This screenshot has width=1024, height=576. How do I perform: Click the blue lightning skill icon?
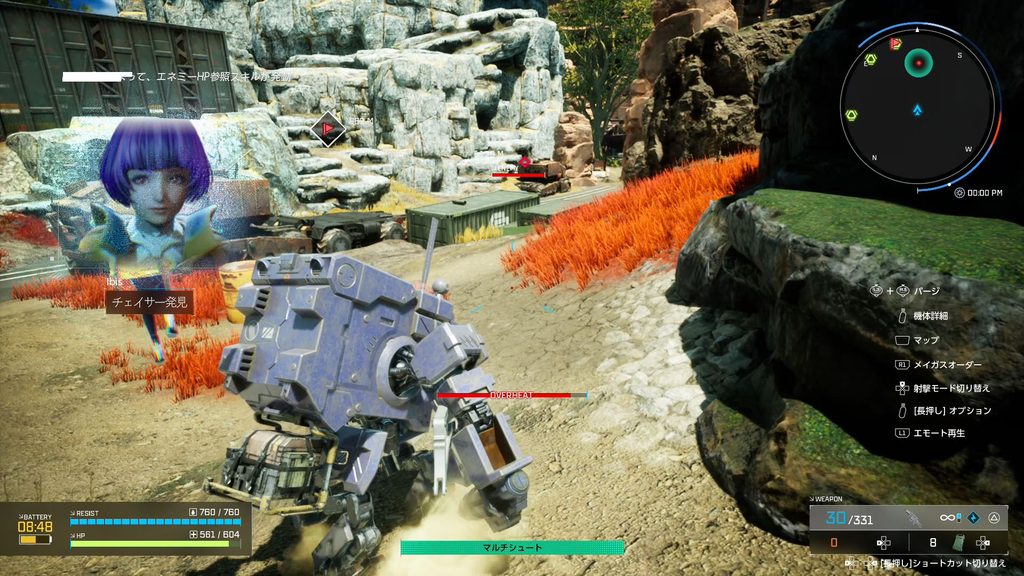point(958,517)
